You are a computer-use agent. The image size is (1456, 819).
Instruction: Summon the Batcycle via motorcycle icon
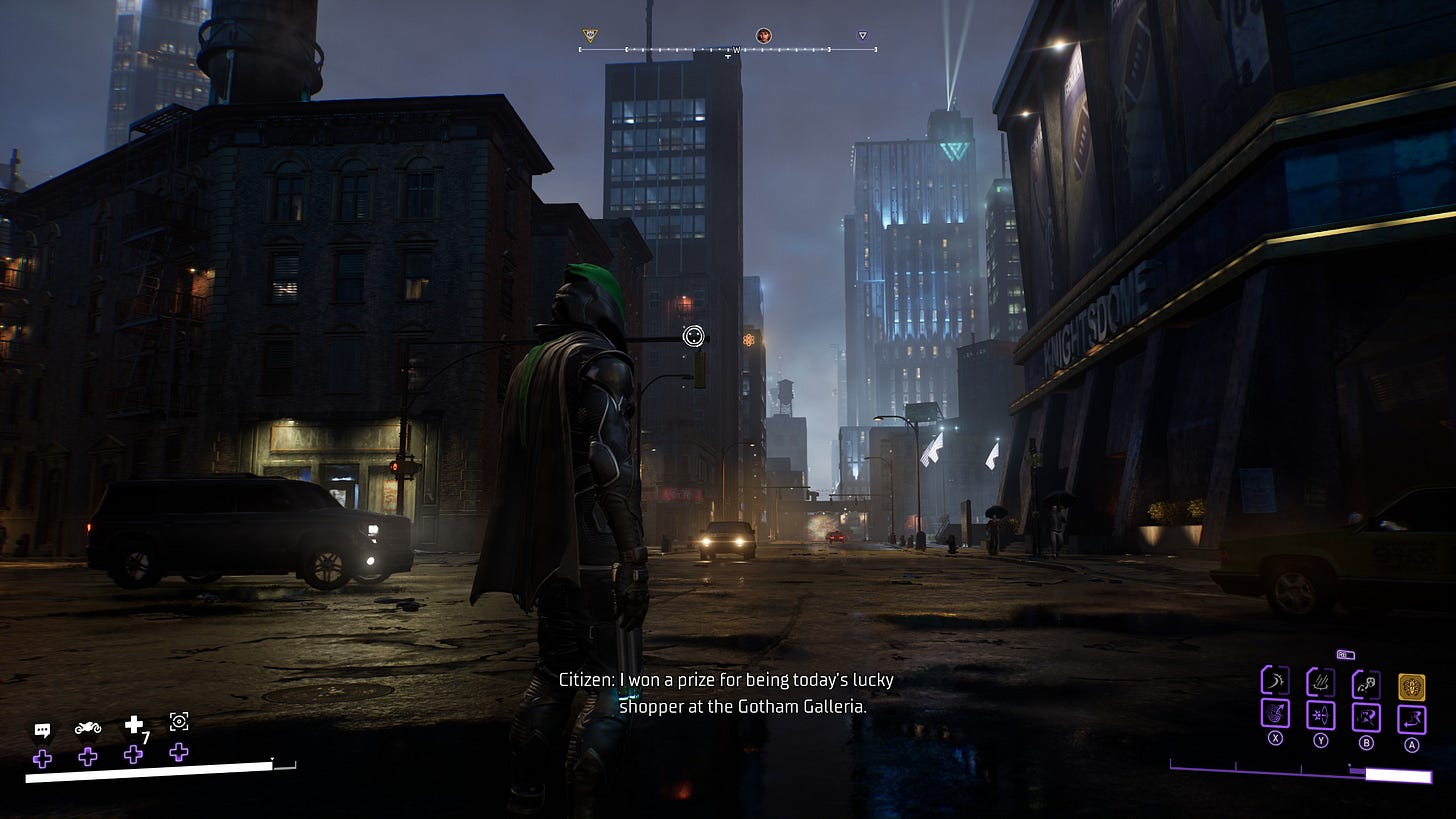point(88,727)
